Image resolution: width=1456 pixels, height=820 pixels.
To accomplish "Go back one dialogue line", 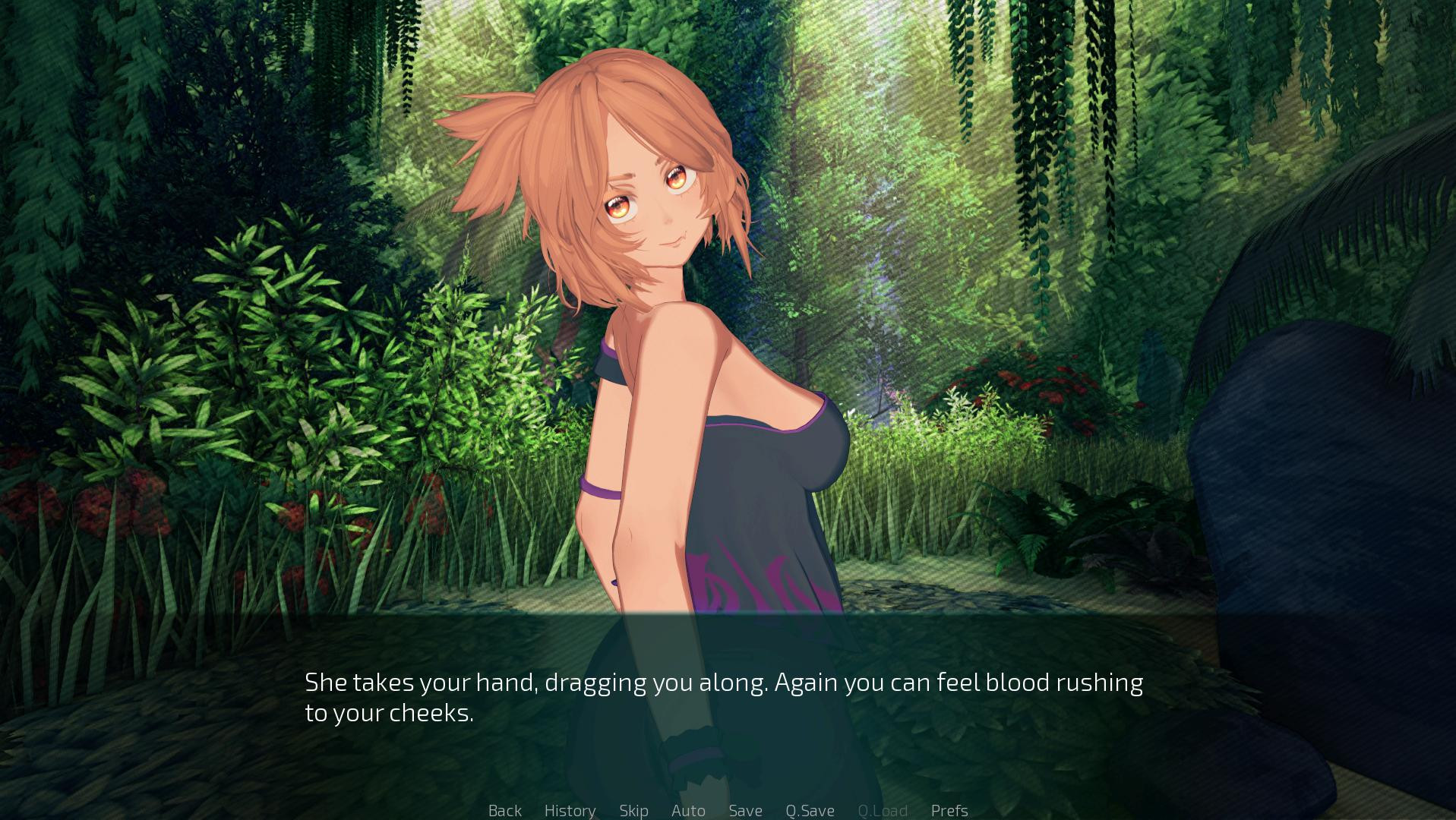I will (504, 810).
